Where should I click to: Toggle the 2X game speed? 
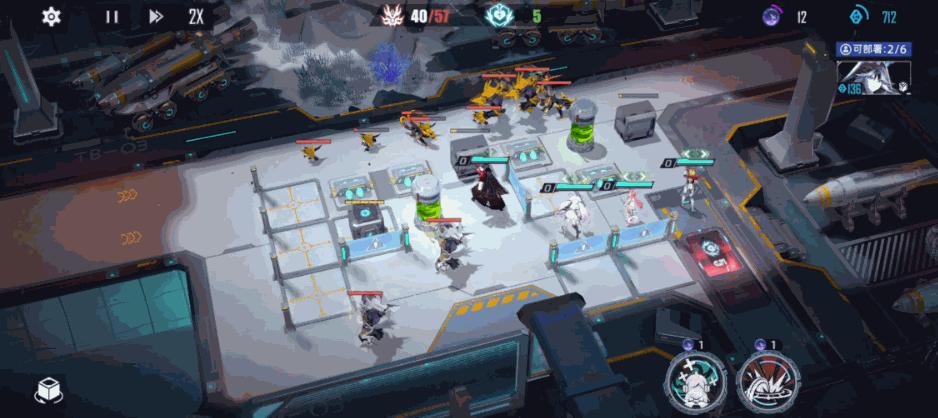coord(197,16)
